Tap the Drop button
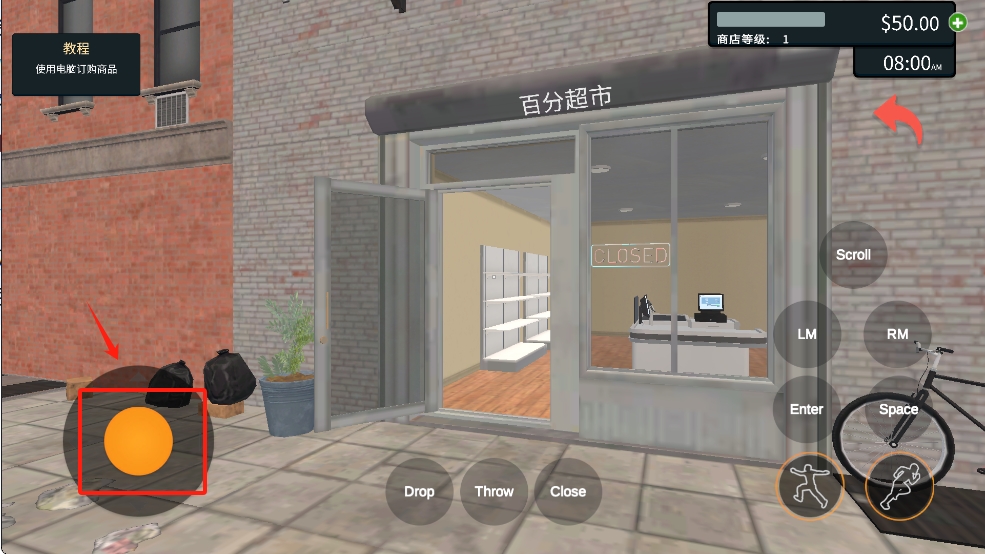This screenshot has height=554, width=985. tap(419, 491)
